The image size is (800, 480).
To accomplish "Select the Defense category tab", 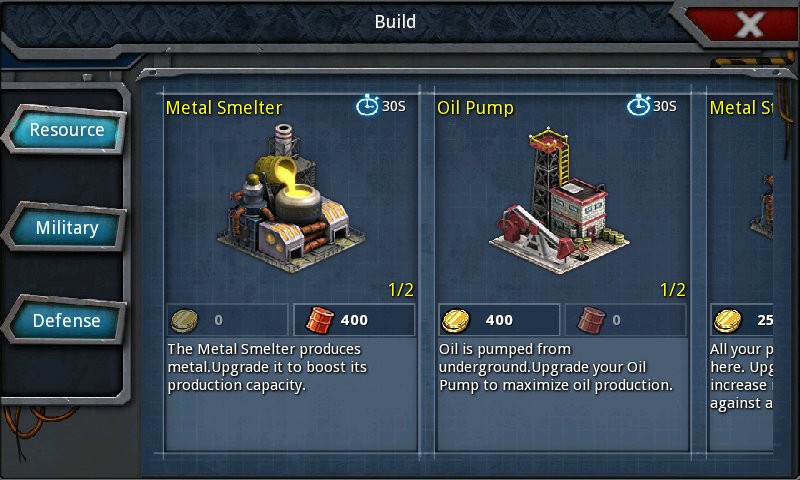I will pyautogui.click(x=66, y=321).
